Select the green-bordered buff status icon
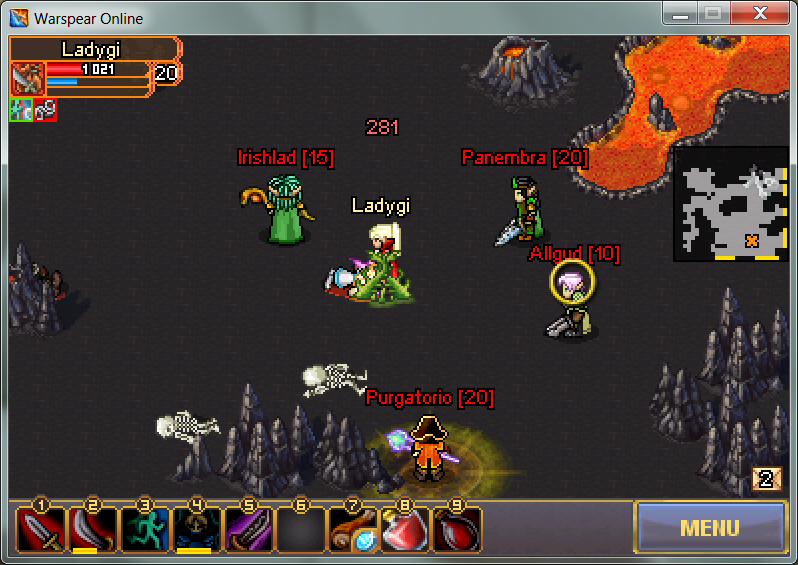 click(21, 110)
